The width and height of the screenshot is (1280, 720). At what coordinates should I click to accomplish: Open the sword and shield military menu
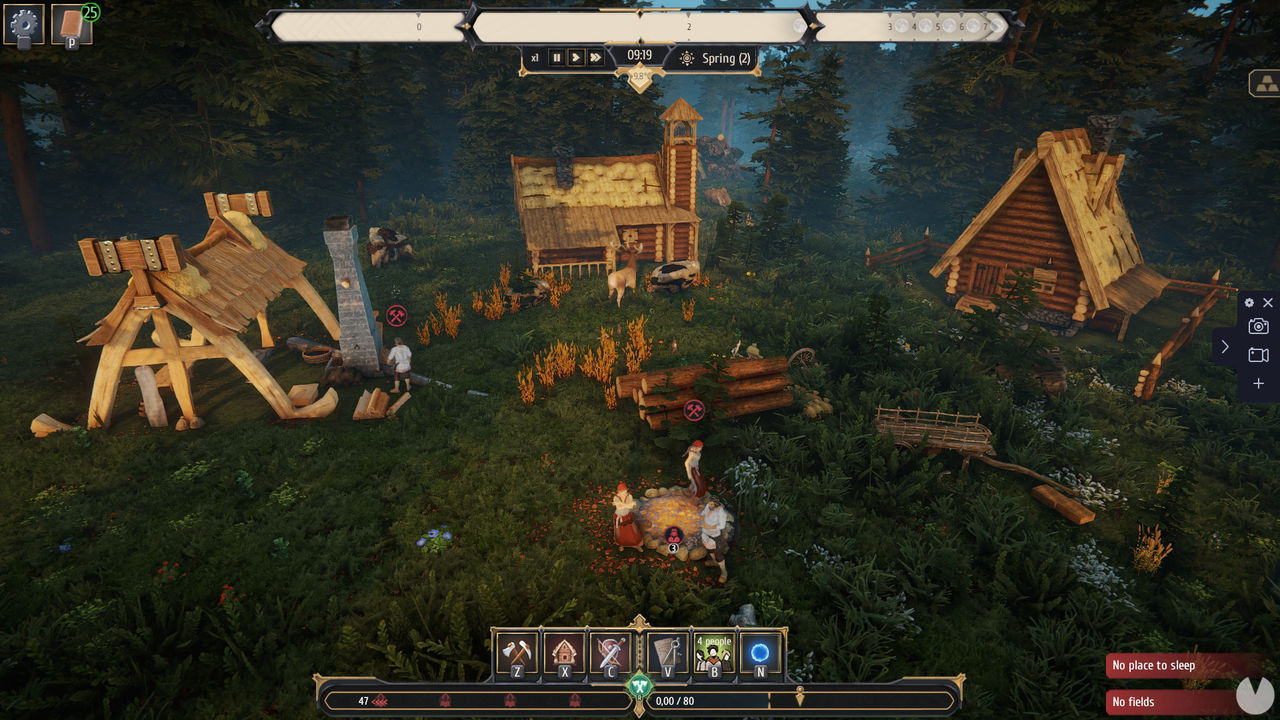pyautogui.click(x=612, y=653)
